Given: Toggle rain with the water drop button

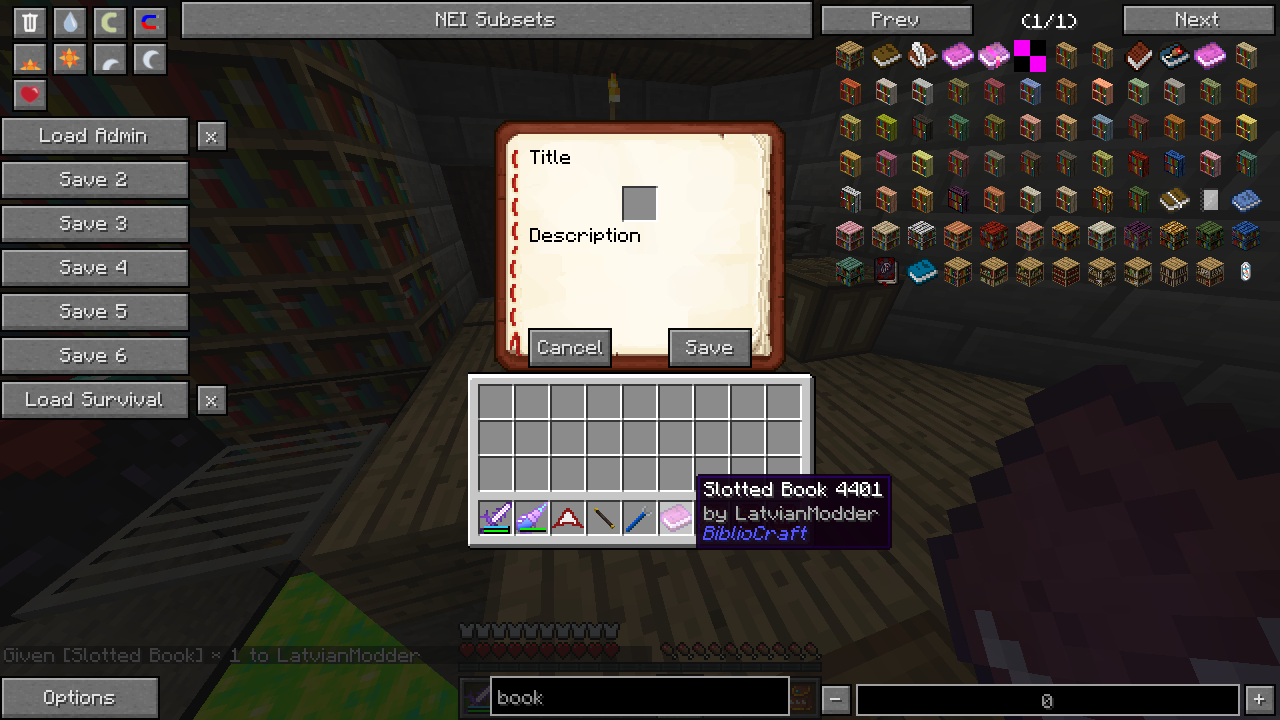Looking at the screenshot, I should [69, 22].
